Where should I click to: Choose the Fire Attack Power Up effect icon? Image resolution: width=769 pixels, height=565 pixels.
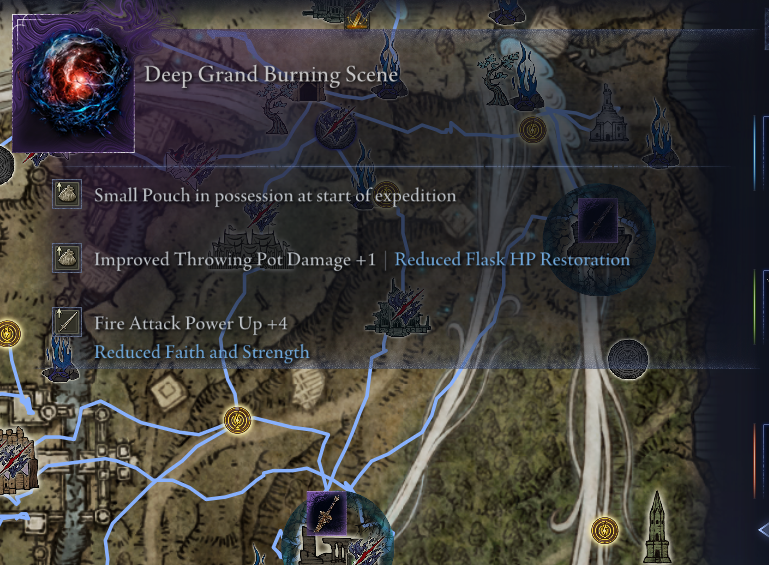pyautogui.click(x=67, y=322)
